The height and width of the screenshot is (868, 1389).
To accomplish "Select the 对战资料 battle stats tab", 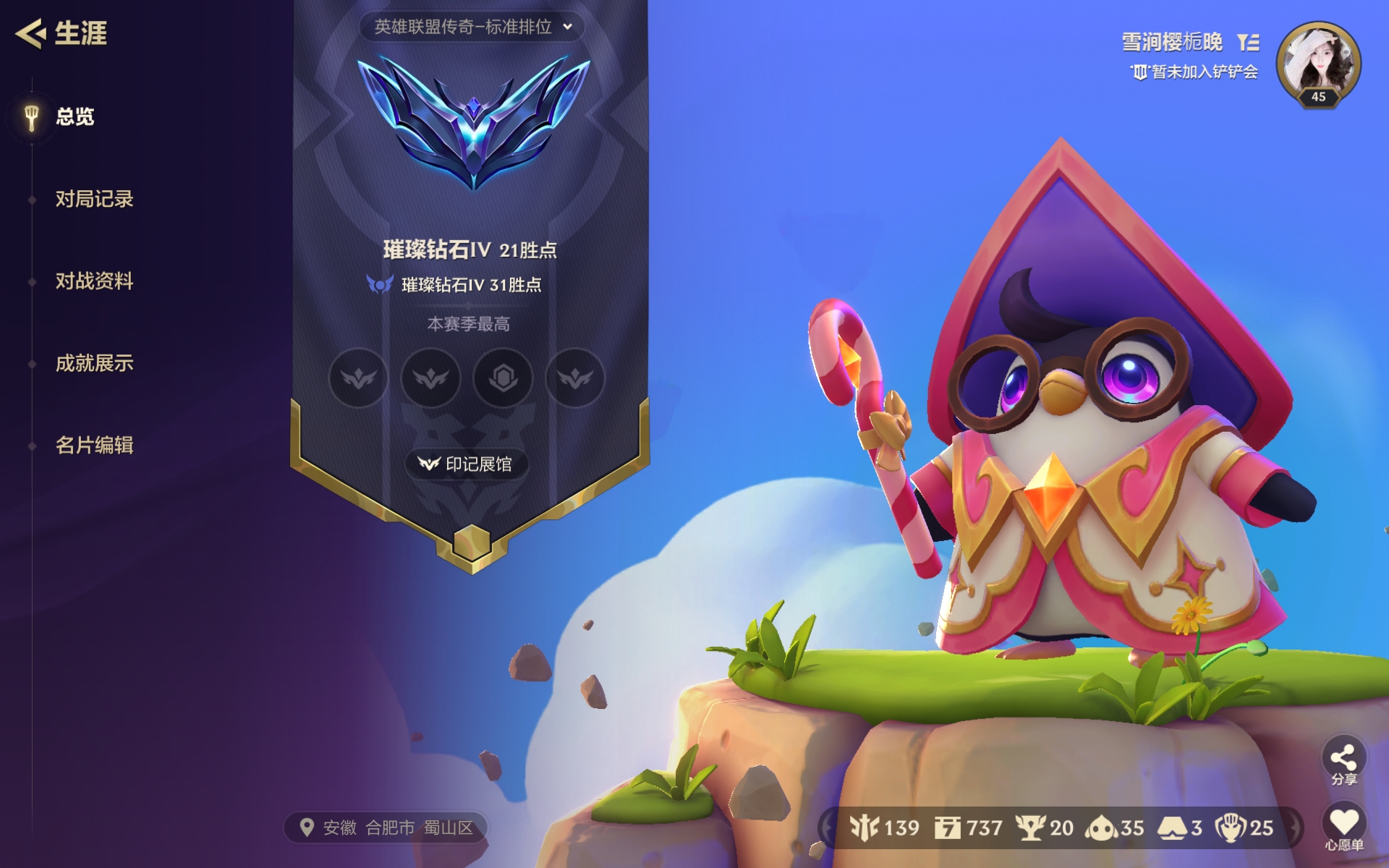I will [x=94, y=281].
